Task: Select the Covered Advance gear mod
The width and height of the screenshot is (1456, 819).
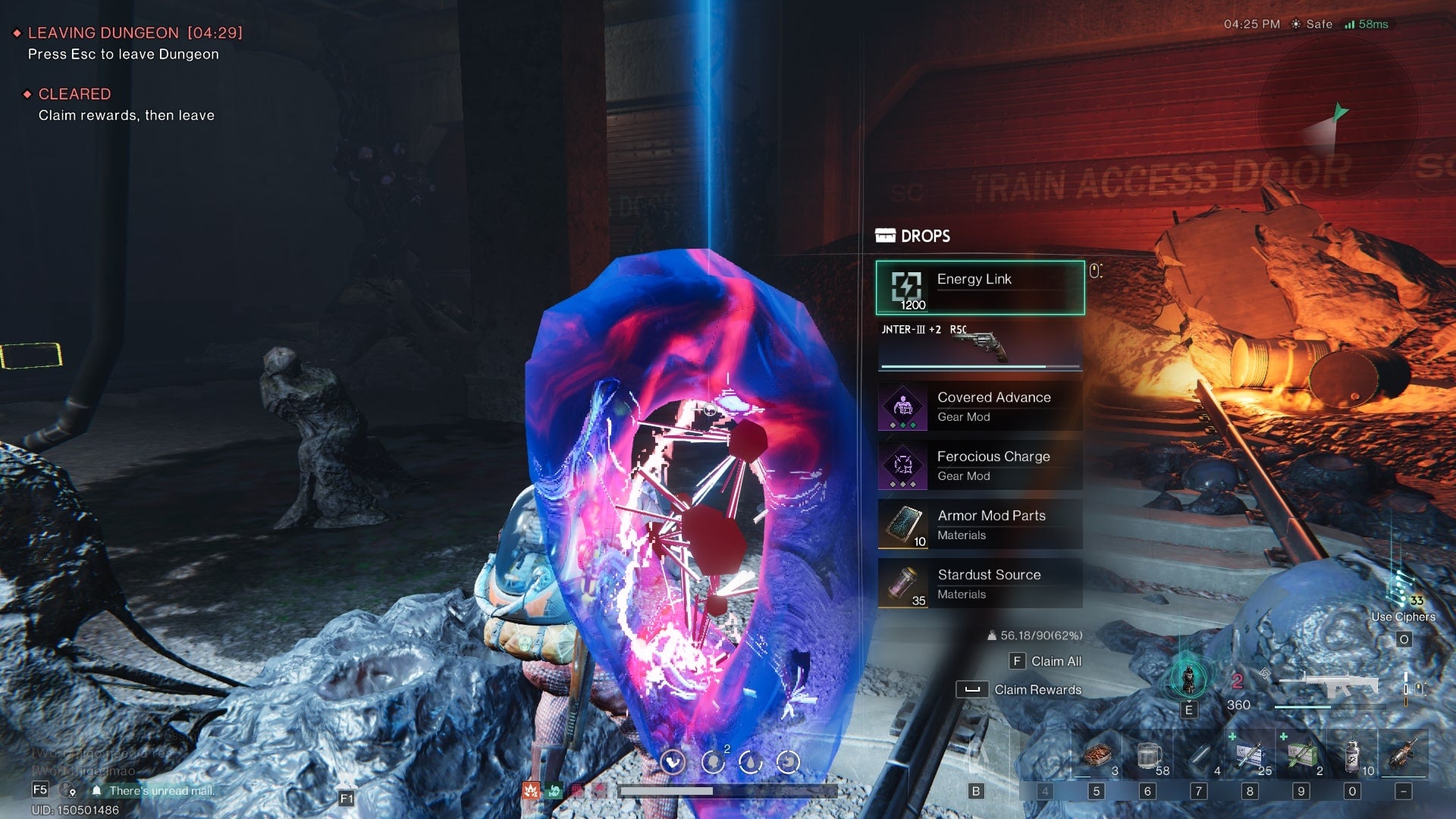Action: pyautogui.click(x=980, y=406)
